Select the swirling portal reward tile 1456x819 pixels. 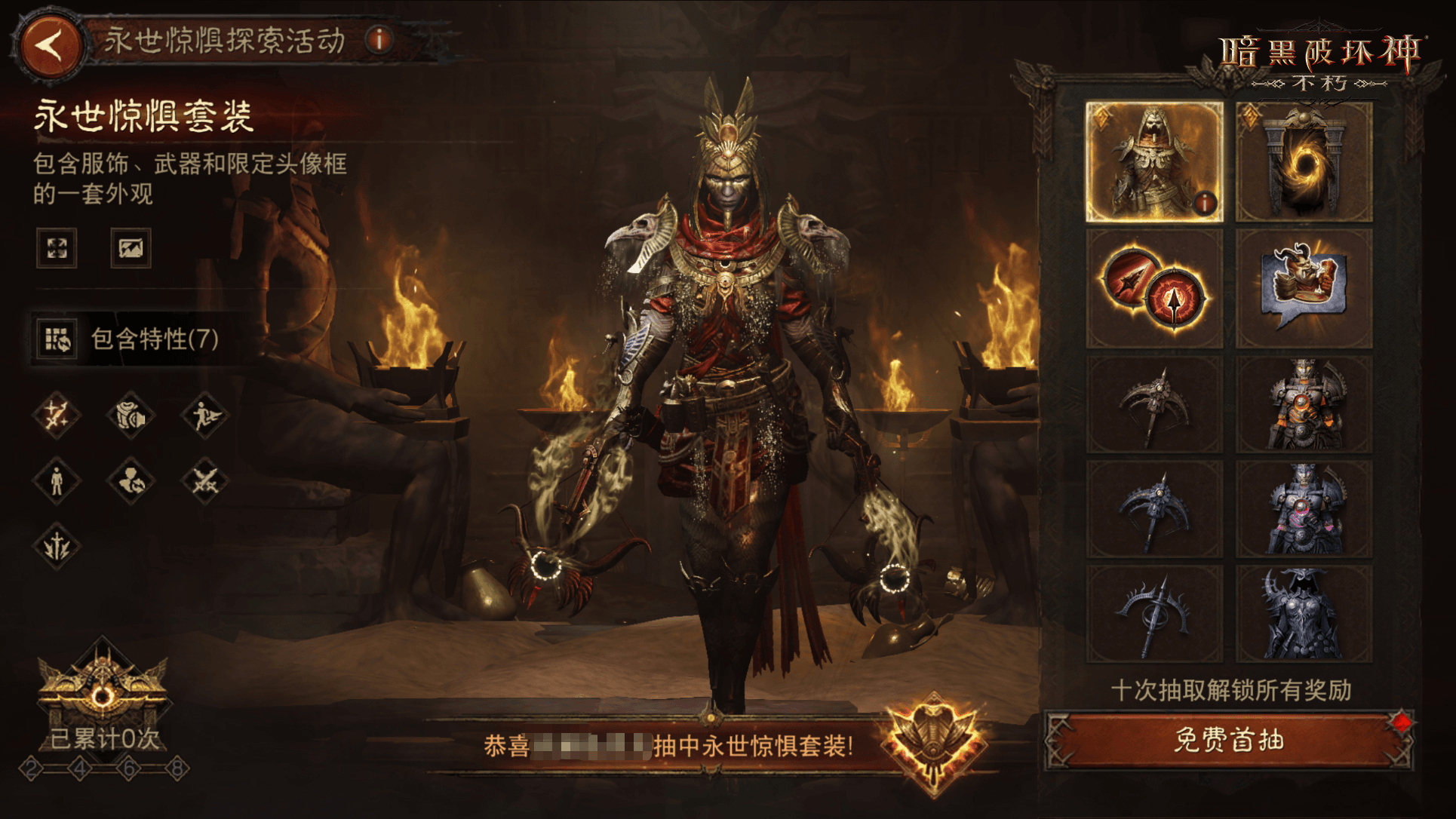(1304, 163)
